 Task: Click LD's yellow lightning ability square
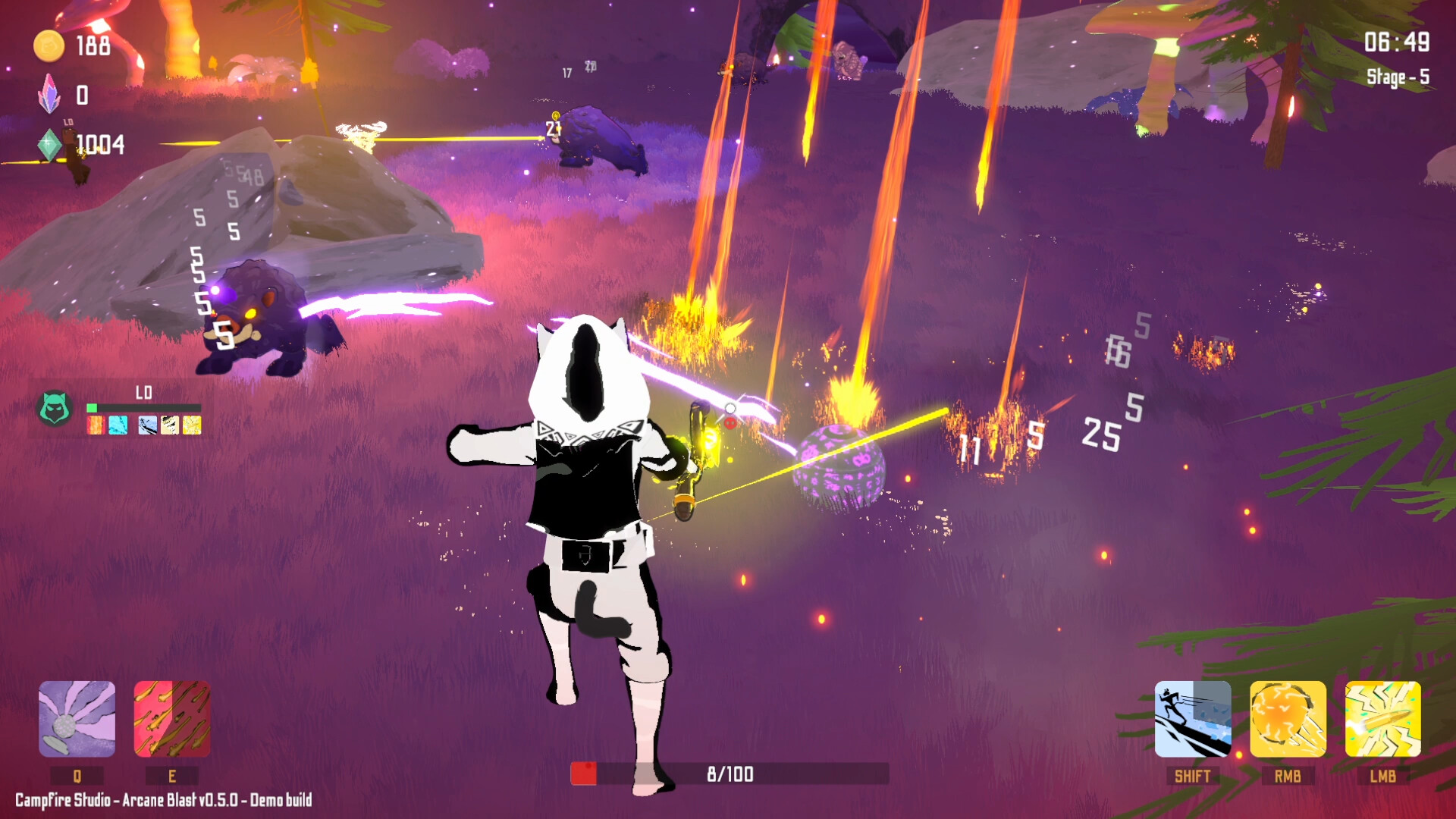[193, 426]
